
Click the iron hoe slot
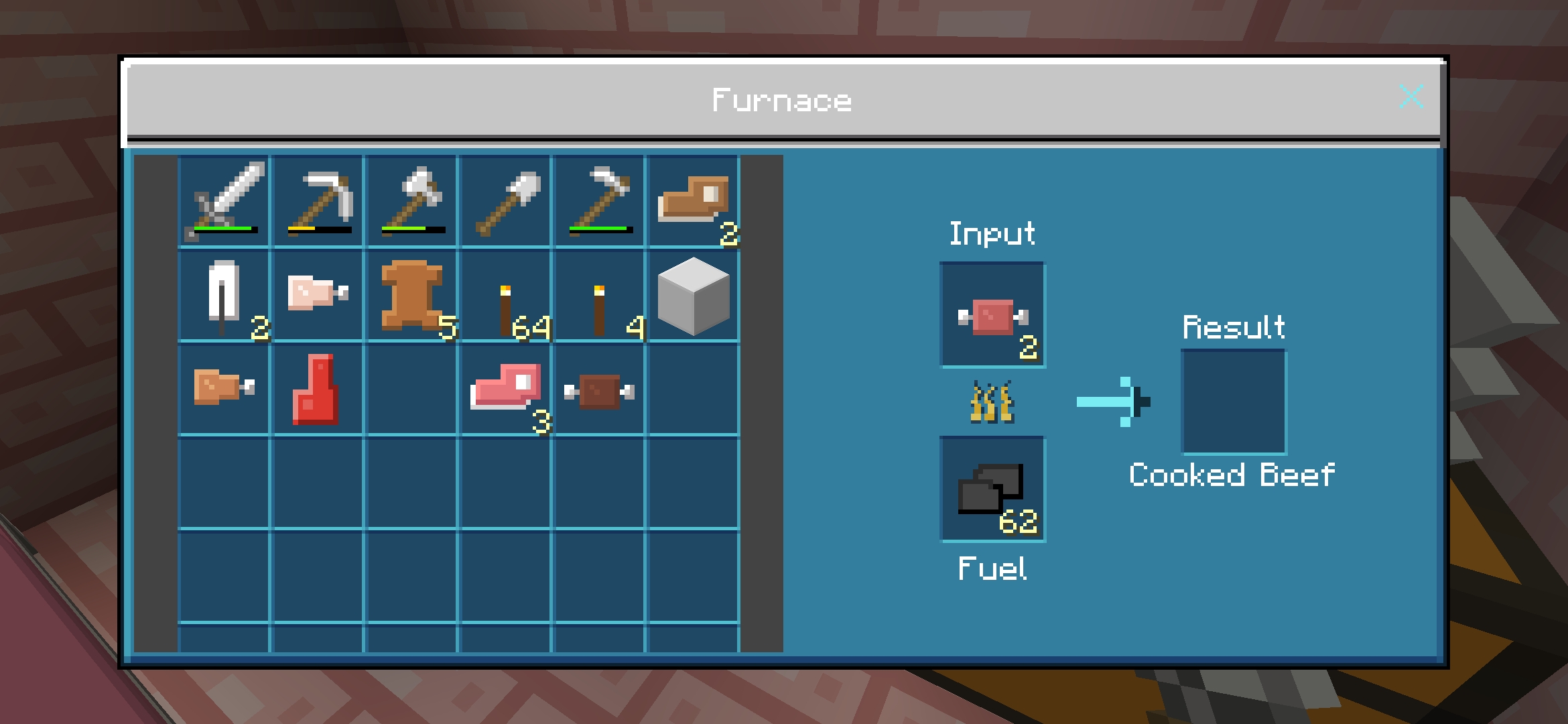click(600, 201)
